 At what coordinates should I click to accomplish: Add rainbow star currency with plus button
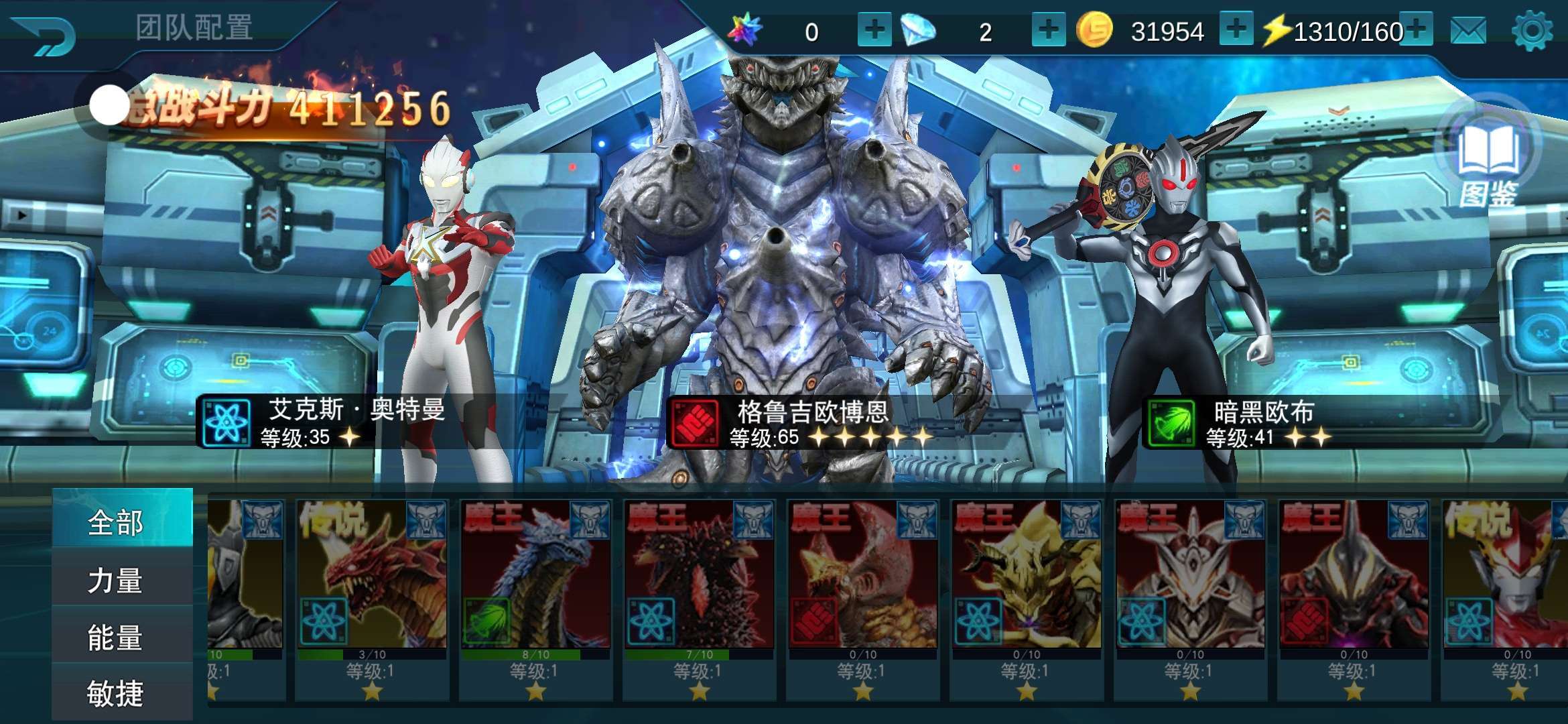point(874,29)
